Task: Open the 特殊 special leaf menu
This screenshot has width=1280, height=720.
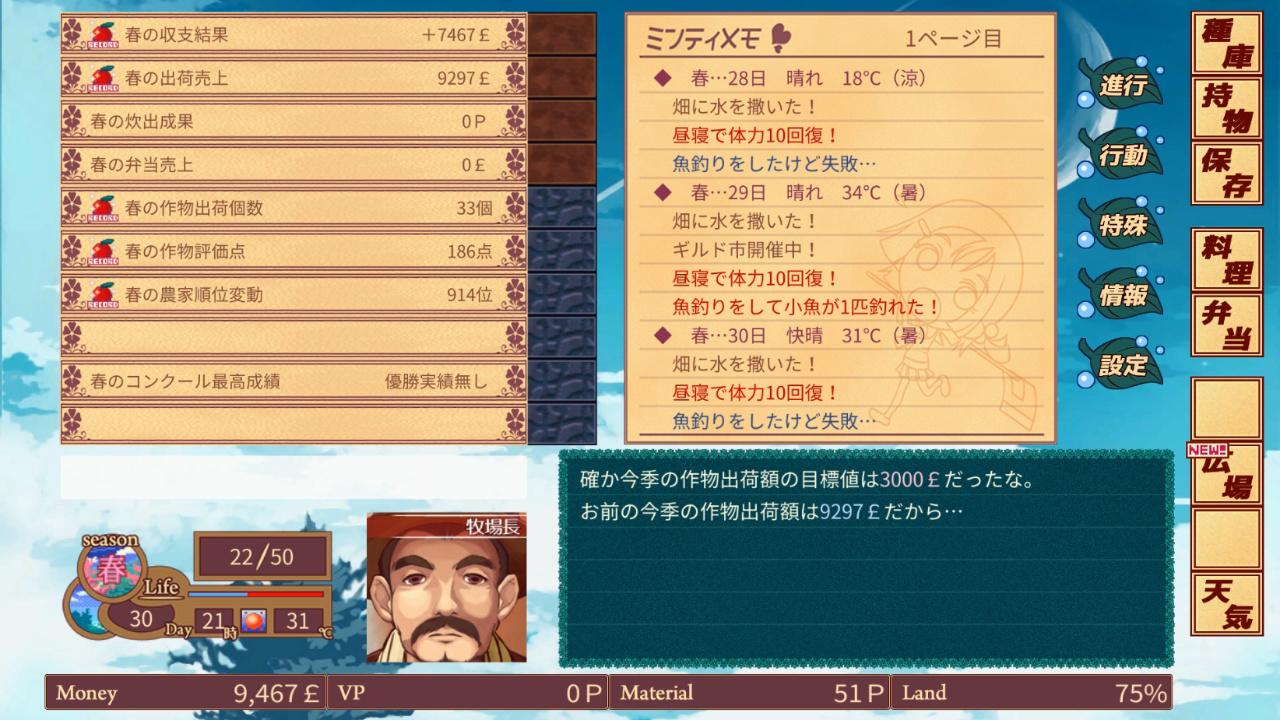Action: tap(1122, 225)
